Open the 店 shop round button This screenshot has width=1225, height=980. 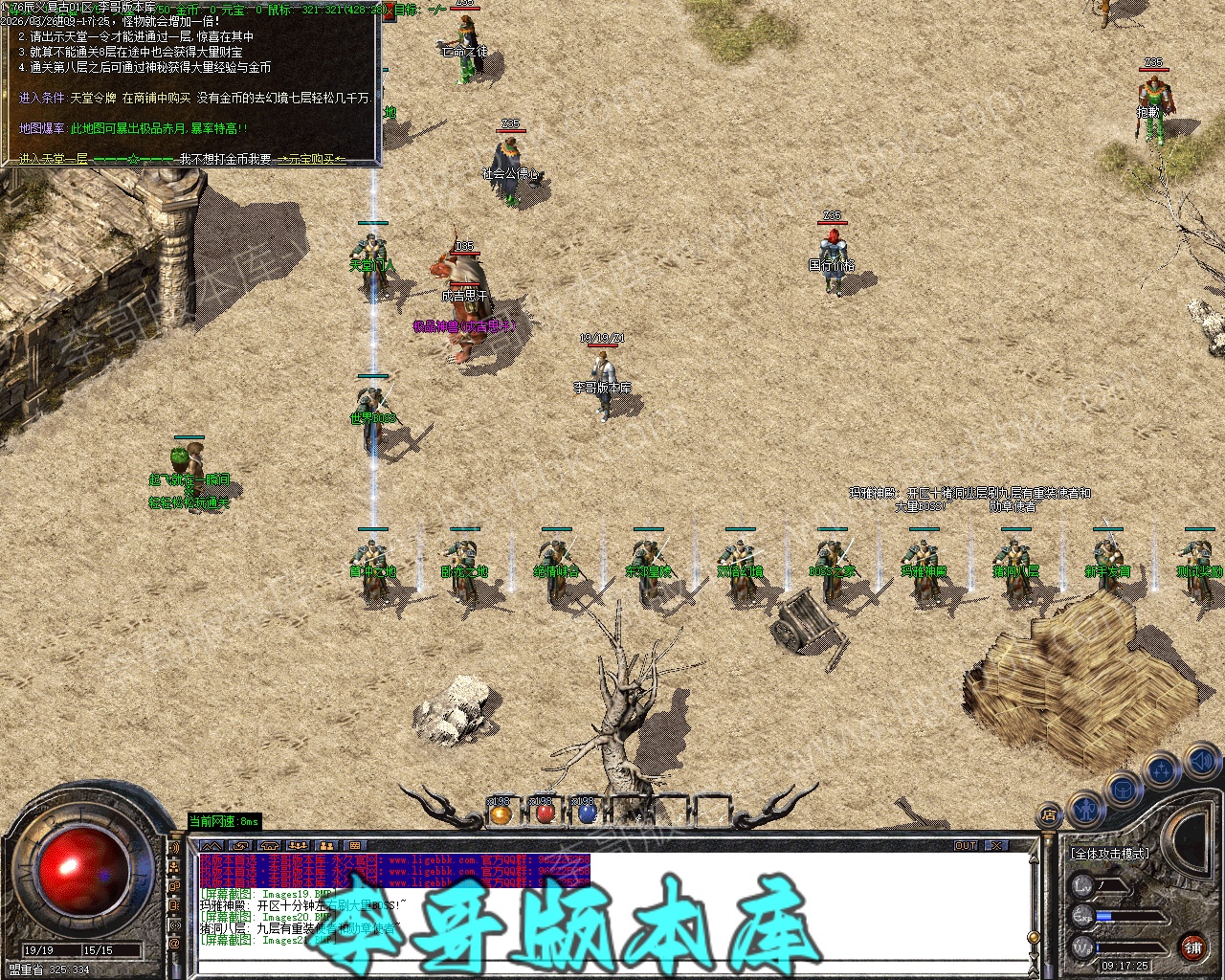(x=1050, y=816)
